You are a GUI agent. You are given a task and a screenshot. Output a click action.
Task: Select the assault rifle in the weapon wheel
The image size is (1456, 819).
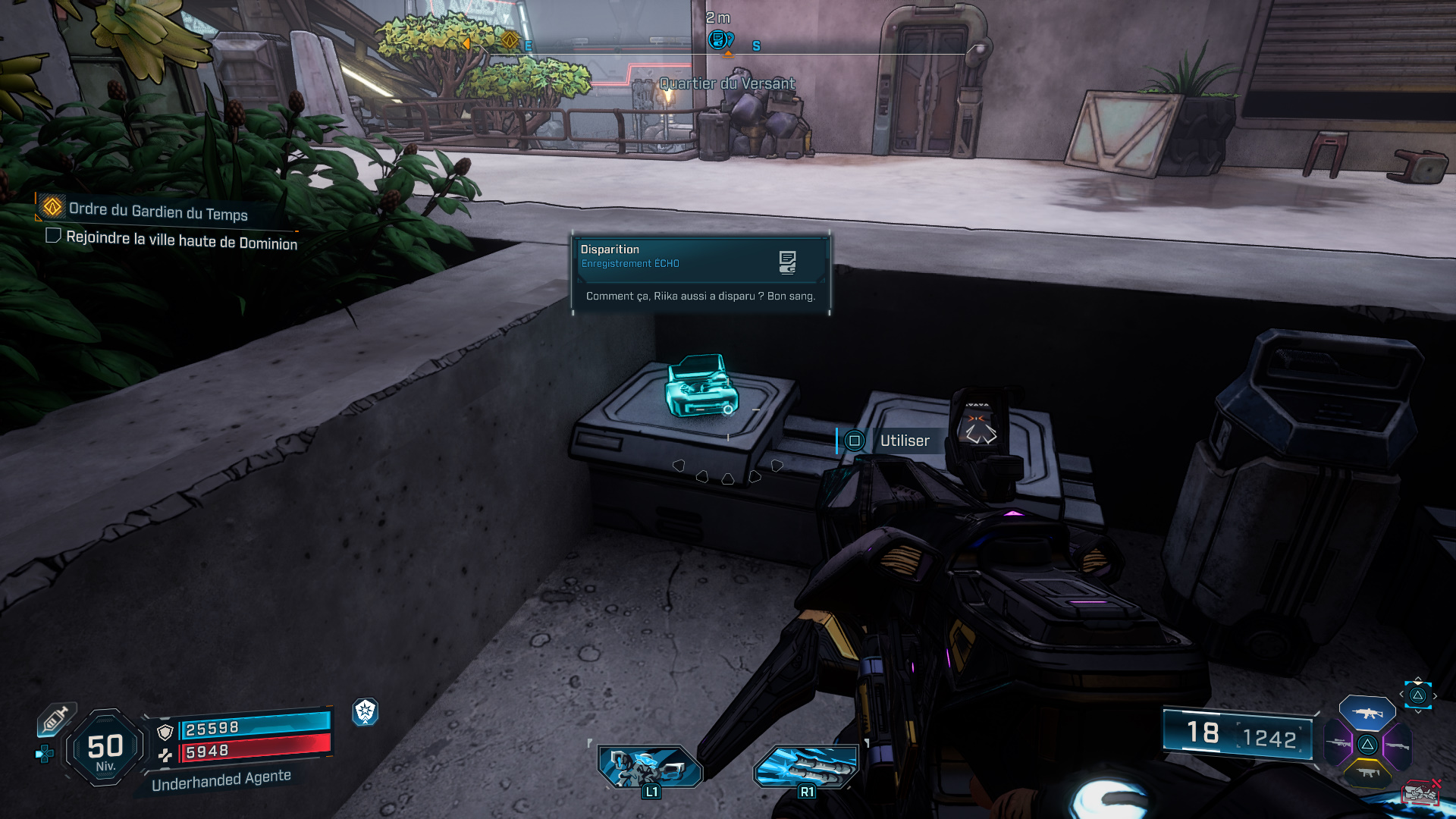[1367, 714]
